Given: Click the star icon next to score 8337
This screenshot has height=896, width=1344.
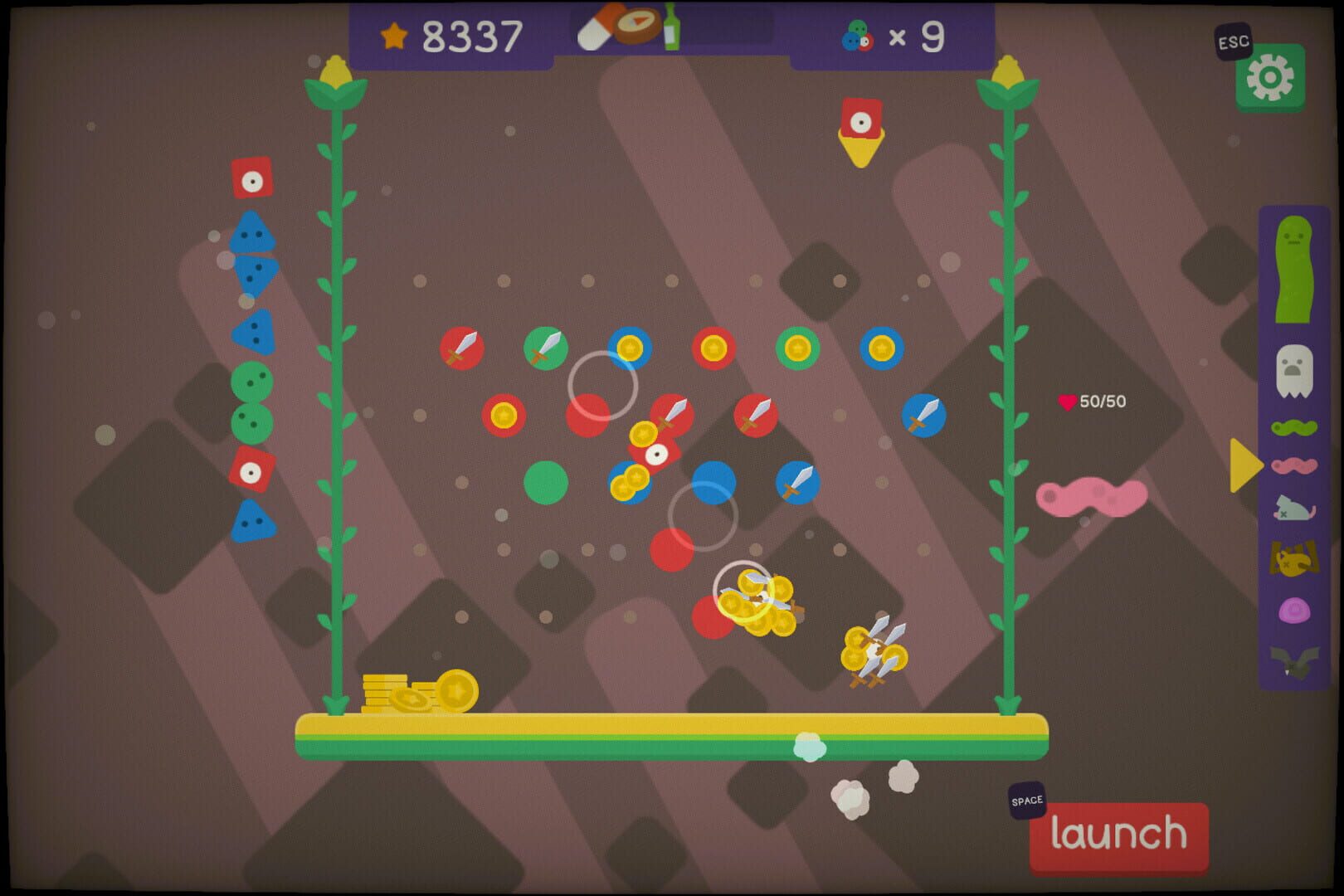Looking at the screenshot, I should pos(396,36).
